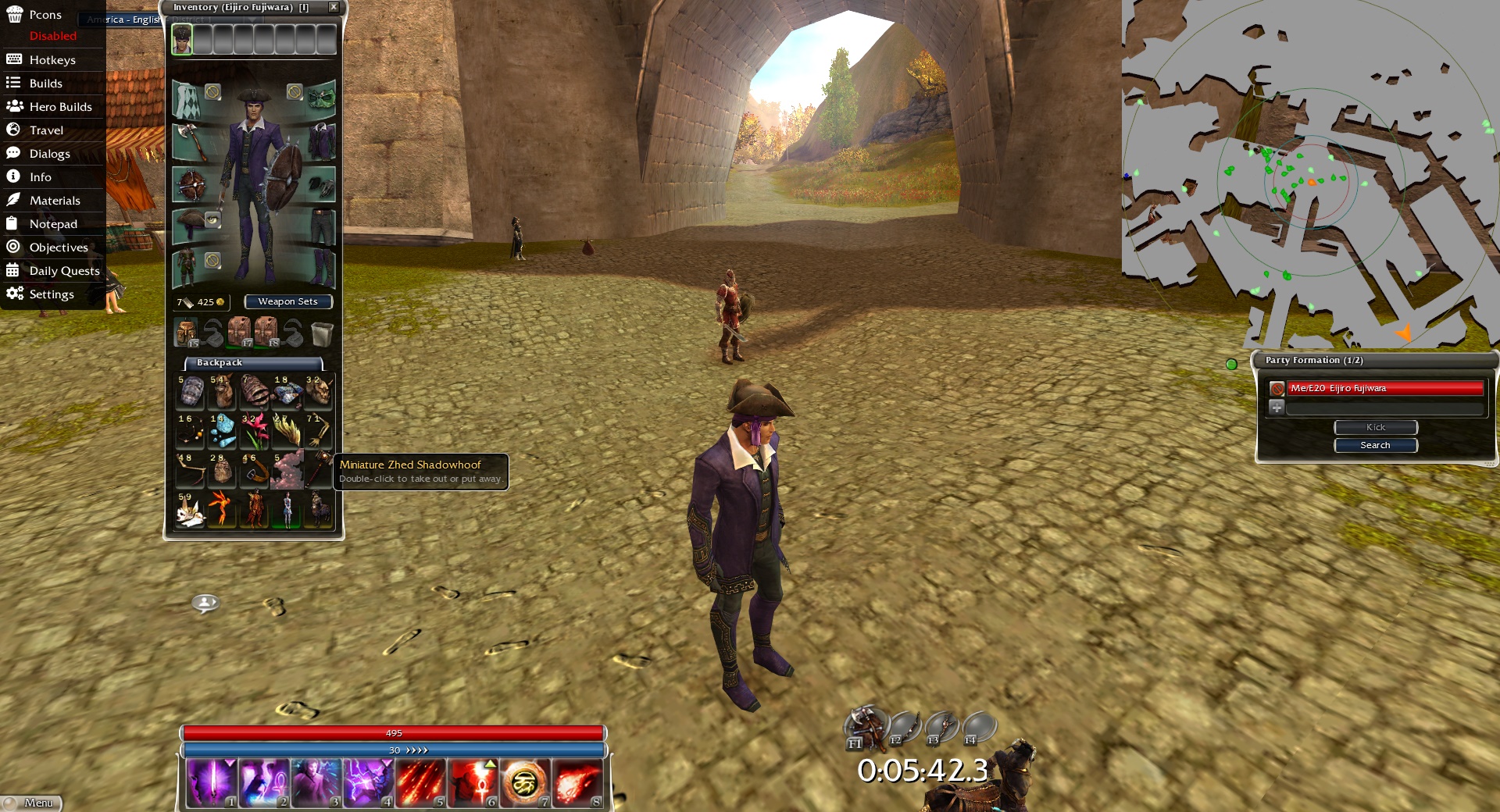Open the Pcons panel
The image size is (1500, 812).
[45, 15]
